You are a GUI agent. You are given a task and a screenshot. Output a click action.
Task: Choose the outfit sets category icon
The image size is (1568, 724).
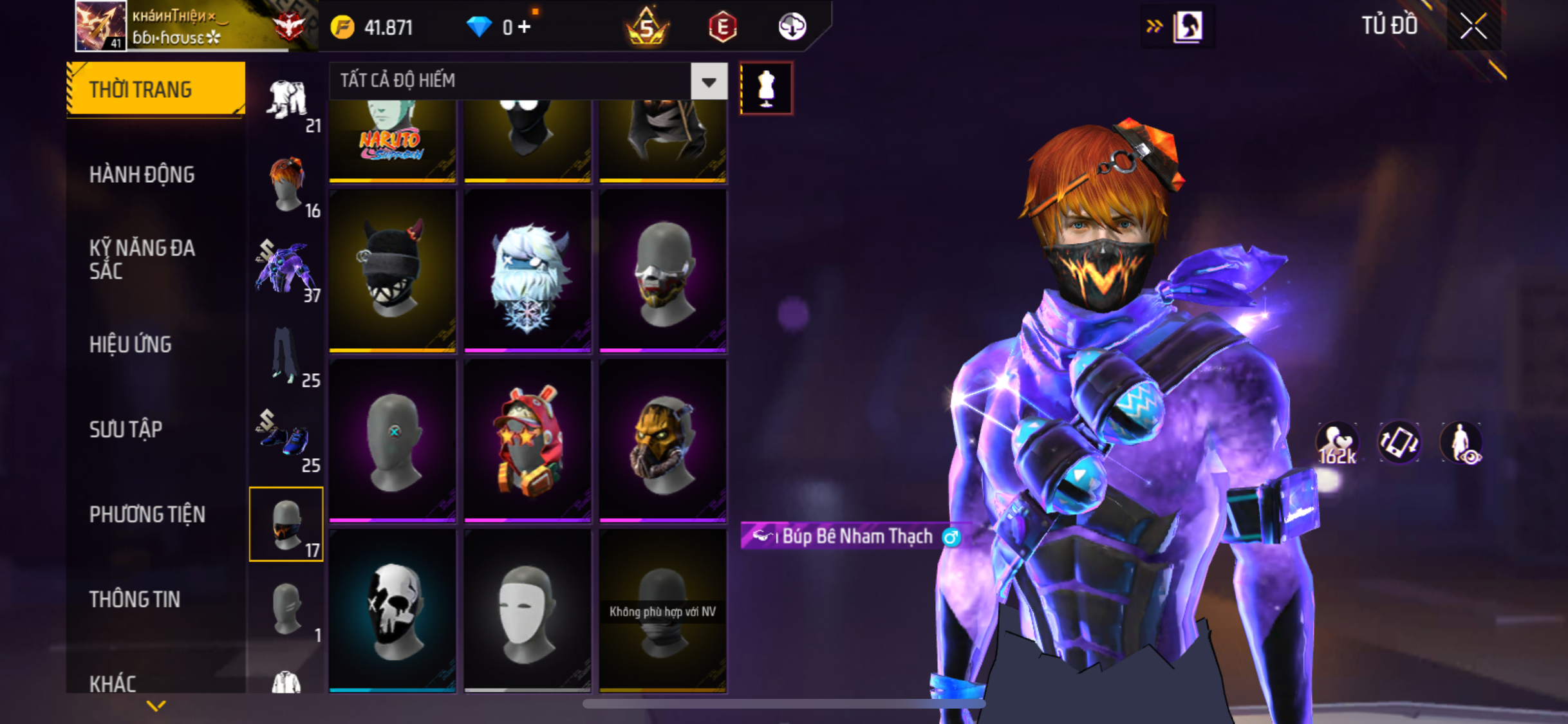pos(287,102)
